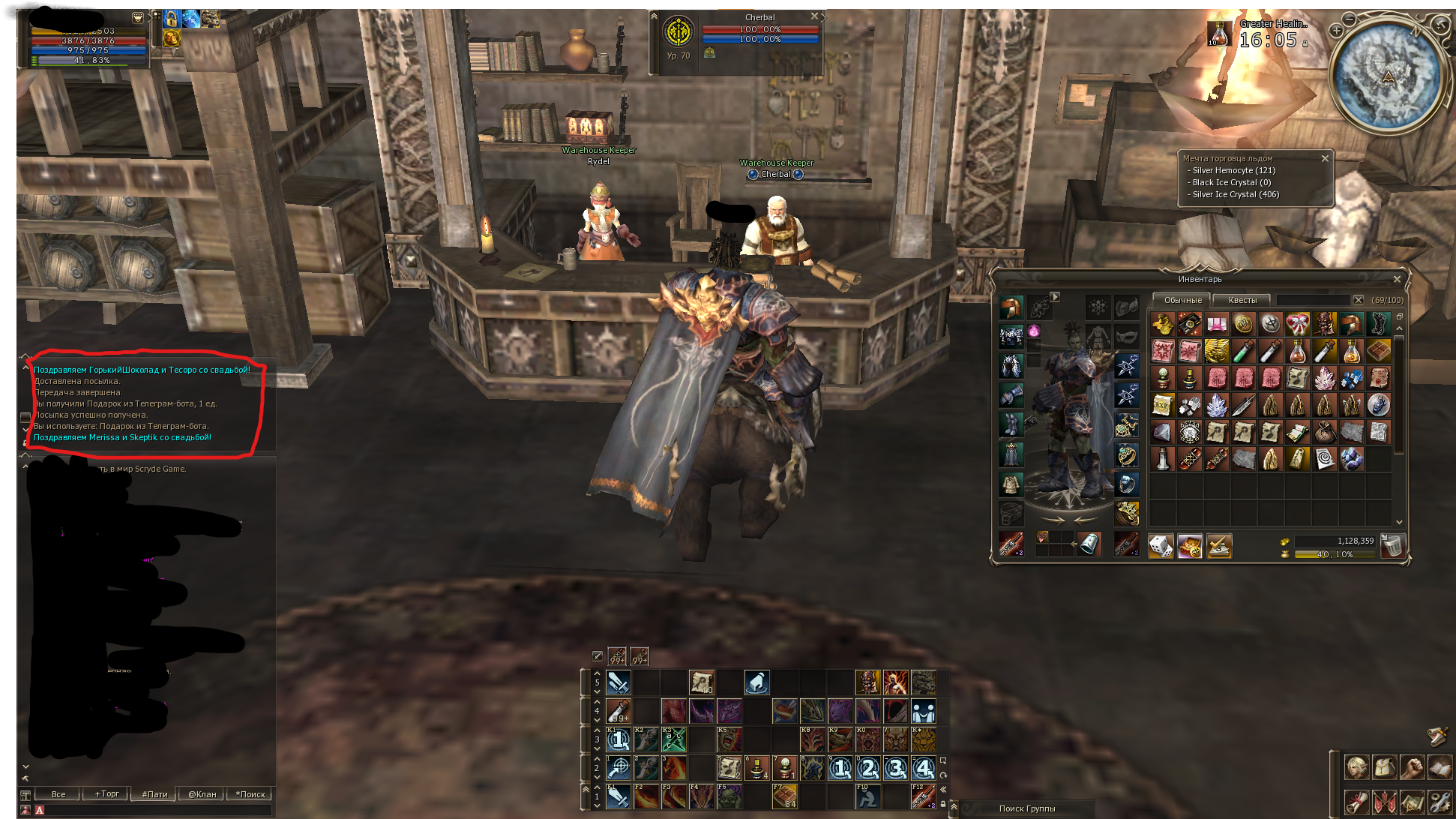
Task: Select the EXP scroll in the inventory
Action: [1162, 405]
